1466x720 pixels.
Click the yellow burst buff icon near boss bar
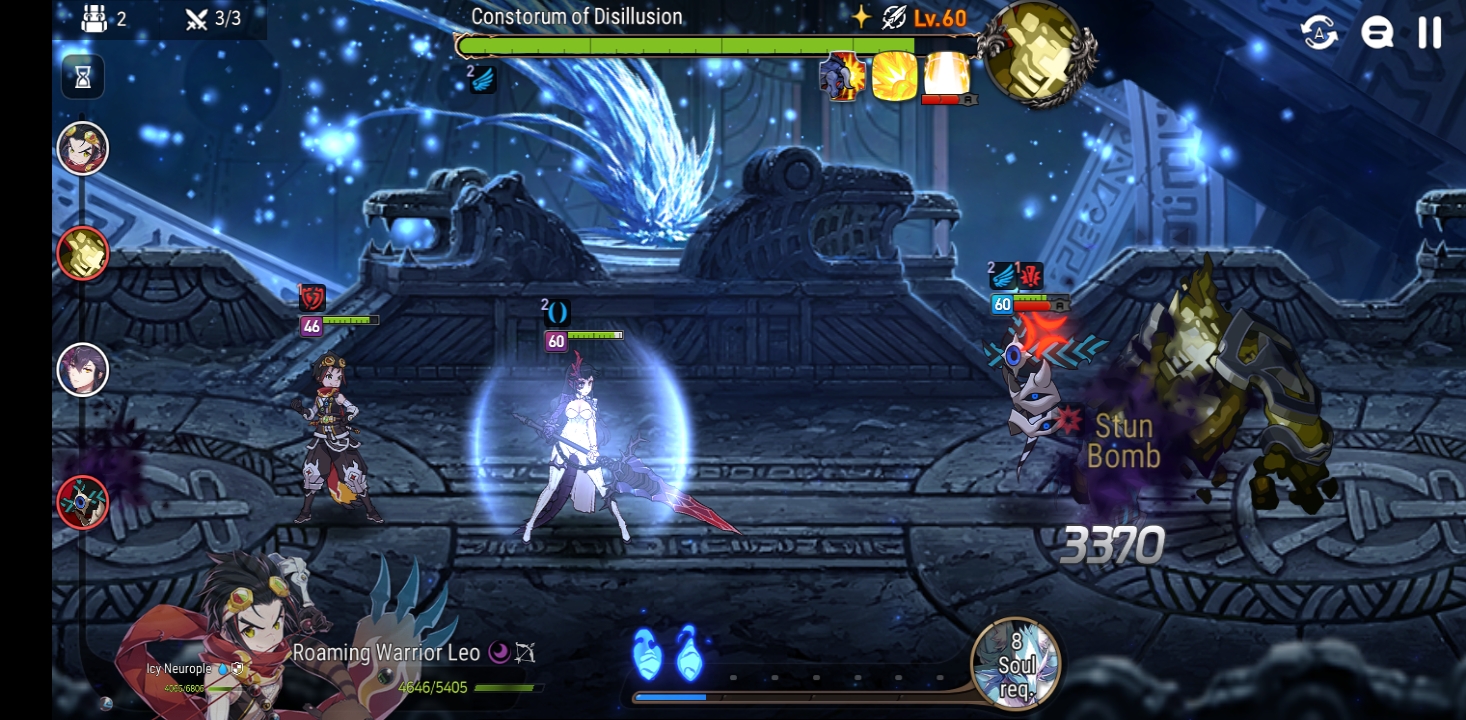click(895, 78)
